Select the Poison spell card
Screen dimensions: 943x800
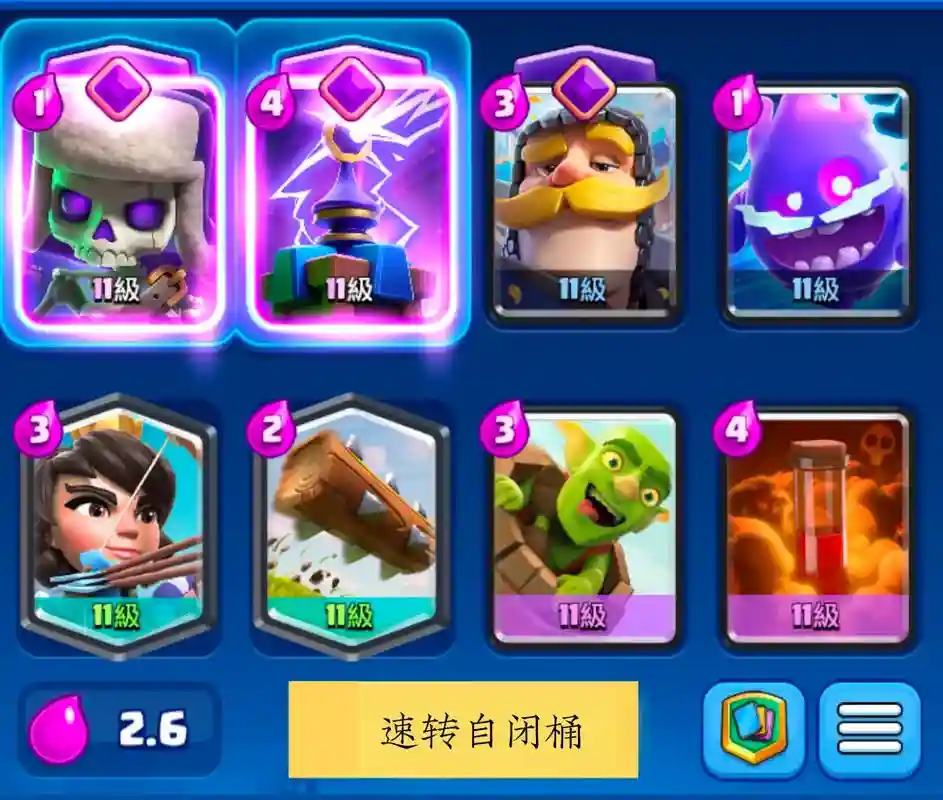[x=817, y=525]
